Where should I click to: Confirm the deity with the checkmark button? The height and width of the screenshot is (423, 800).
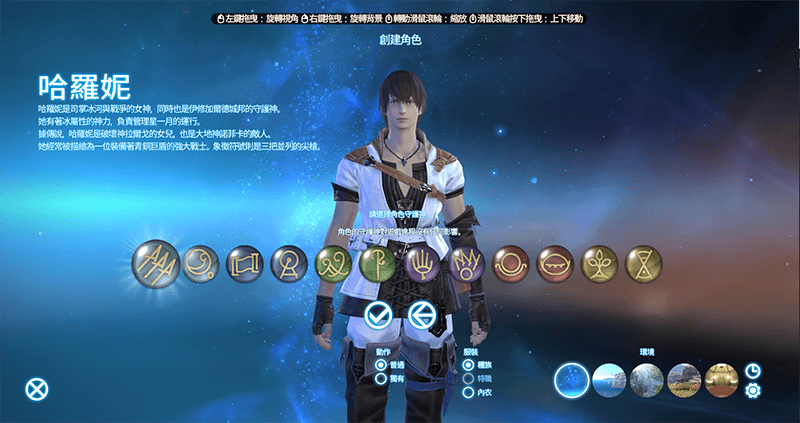pyautogui.click(x=378, y=316)
